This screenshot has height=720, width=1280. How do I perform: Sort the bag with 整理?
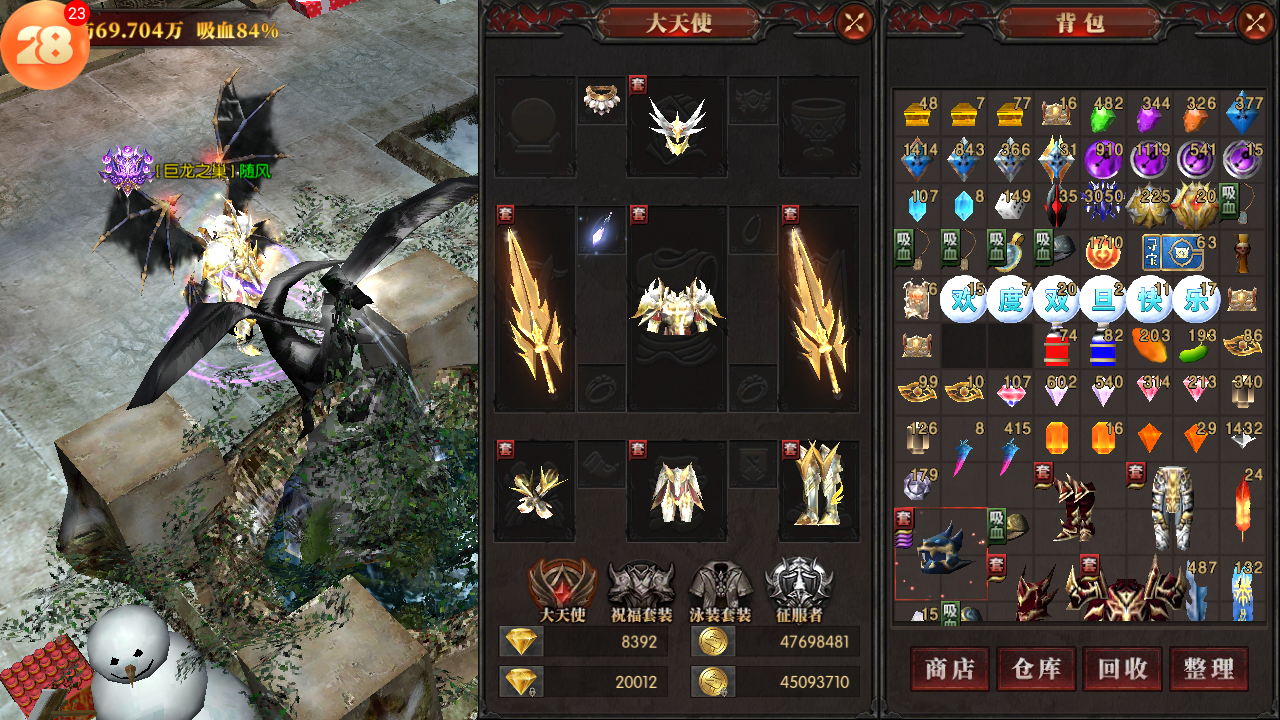[1209, 669]
